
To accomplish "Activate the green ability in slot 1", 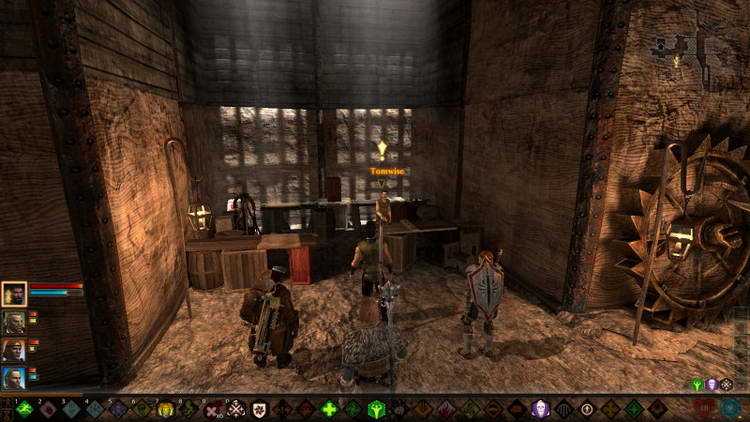I will pos(24,408).
